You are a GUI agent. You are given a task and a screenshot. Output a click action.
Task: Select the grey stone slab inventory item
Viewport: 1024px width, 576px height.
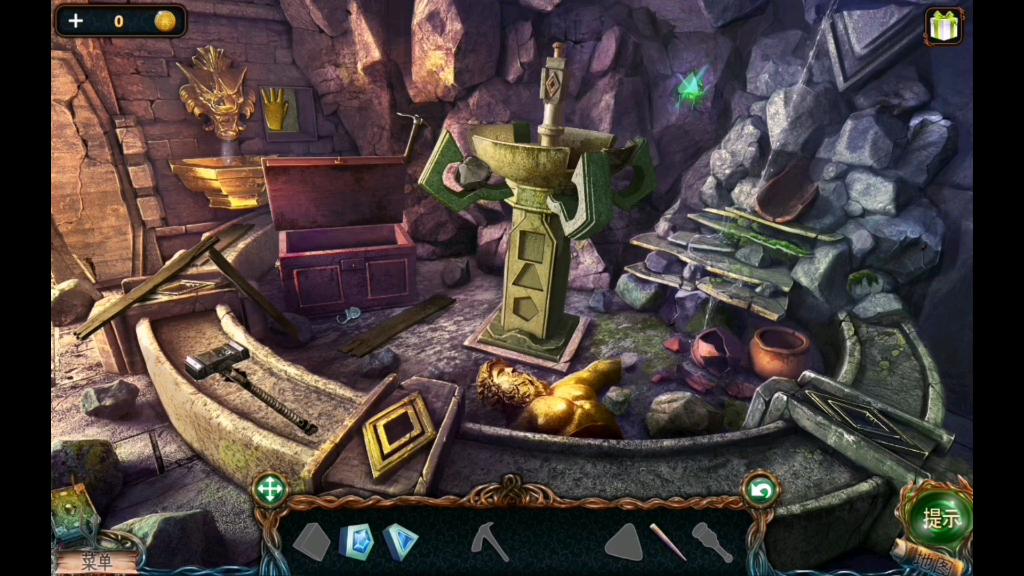click(x=311, y=541)
